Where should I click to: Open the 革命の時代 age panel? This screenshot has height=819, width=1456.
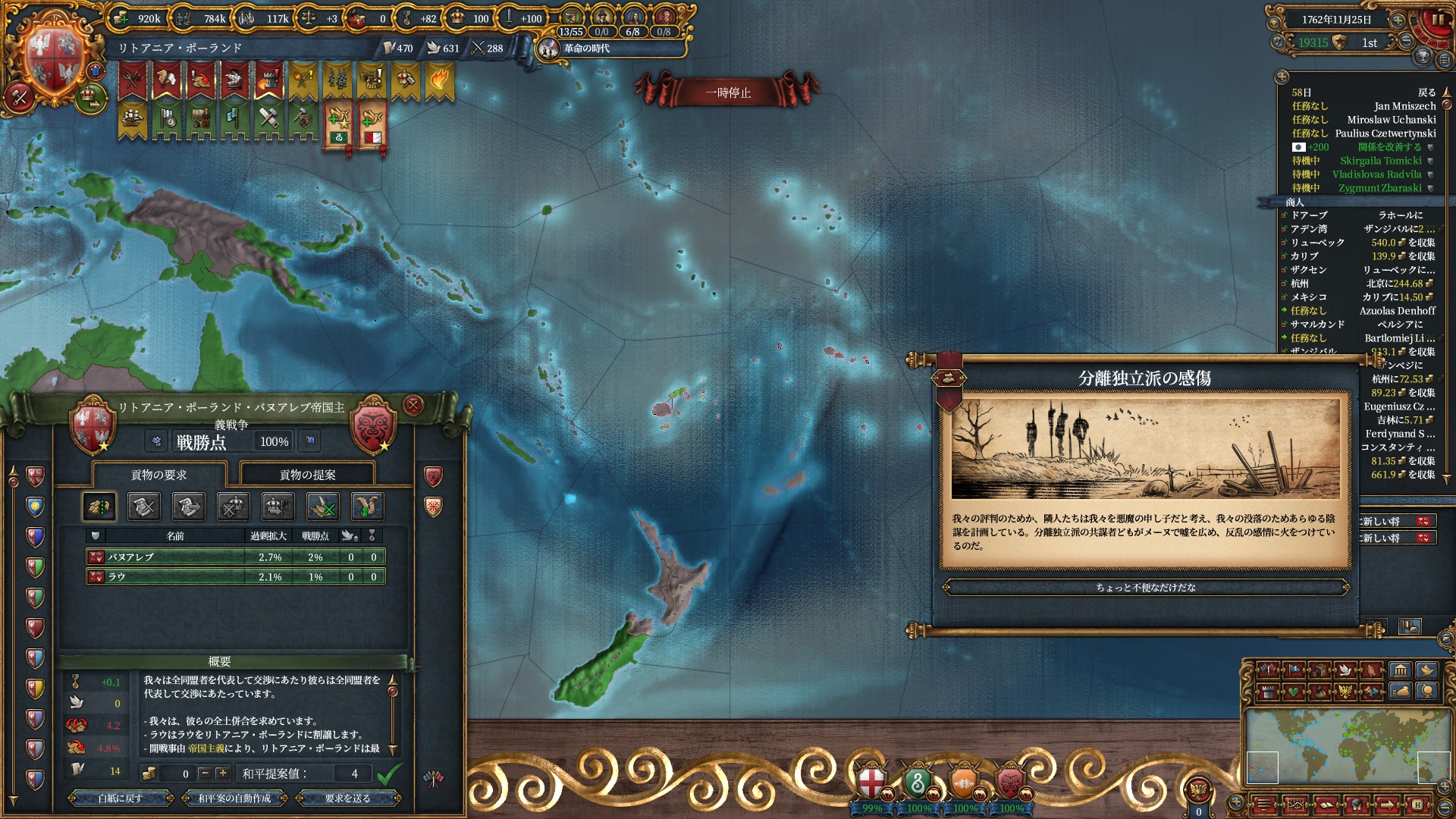(x=586, y=49)
